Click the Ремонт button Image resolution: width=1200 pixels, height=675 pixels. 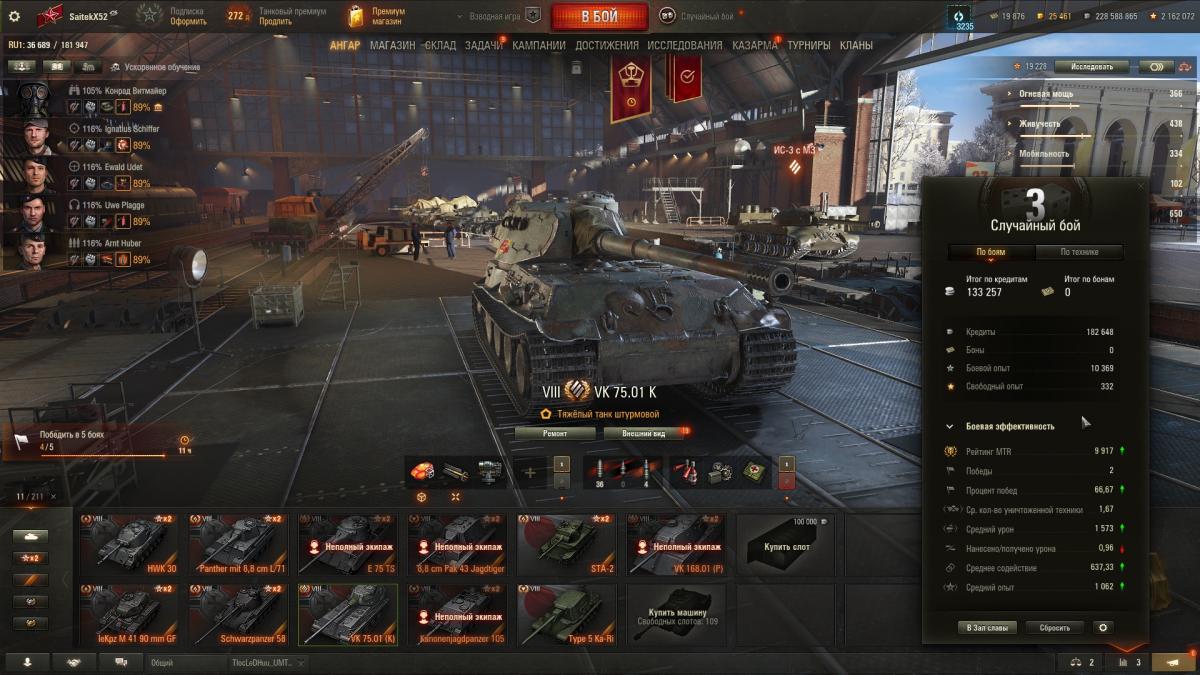(x=555, y=433)
